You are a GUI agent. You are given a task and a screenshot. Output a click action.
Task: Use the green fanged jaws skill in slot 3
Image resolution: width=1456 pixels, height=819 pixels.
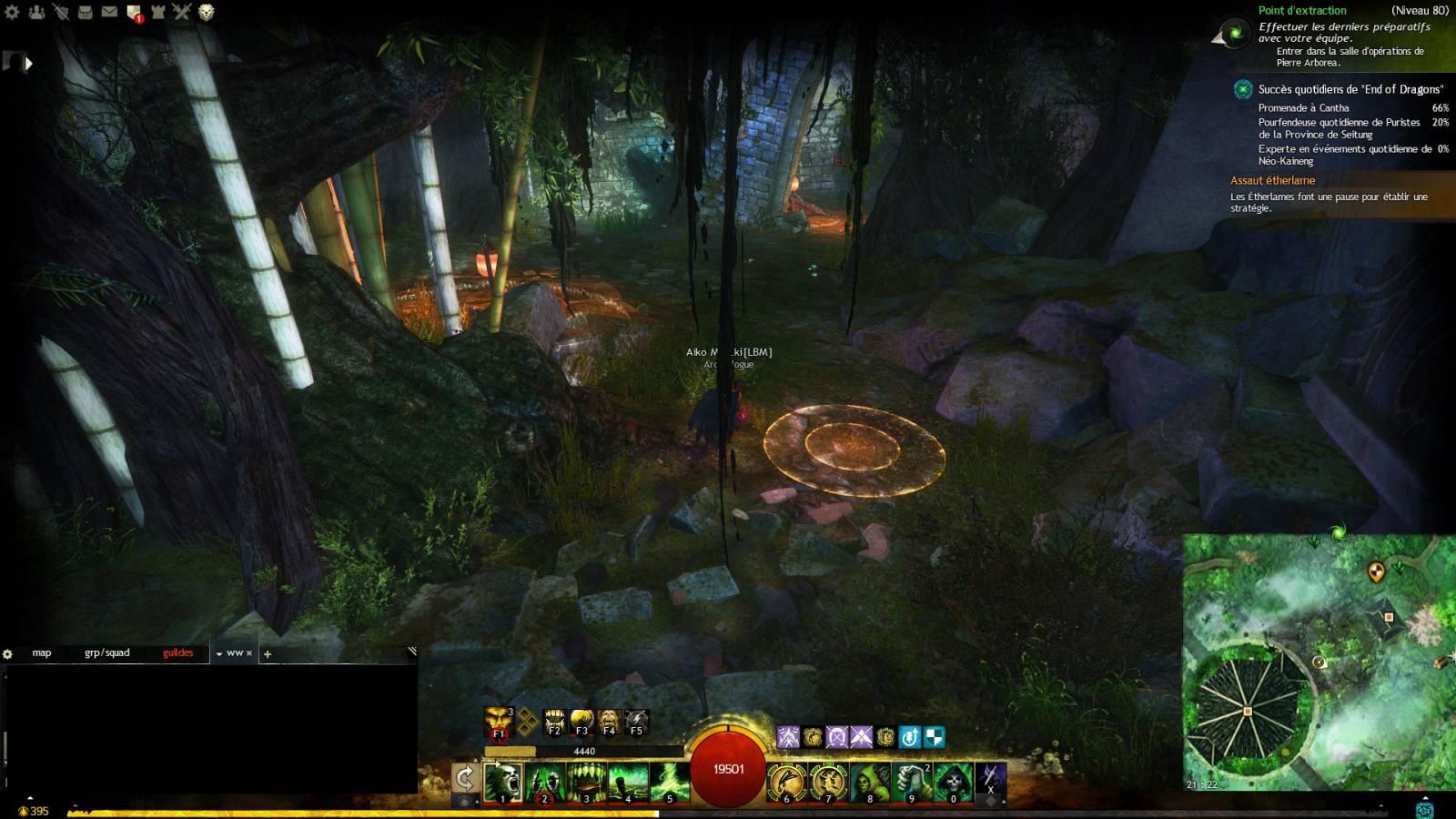[586, 782]
